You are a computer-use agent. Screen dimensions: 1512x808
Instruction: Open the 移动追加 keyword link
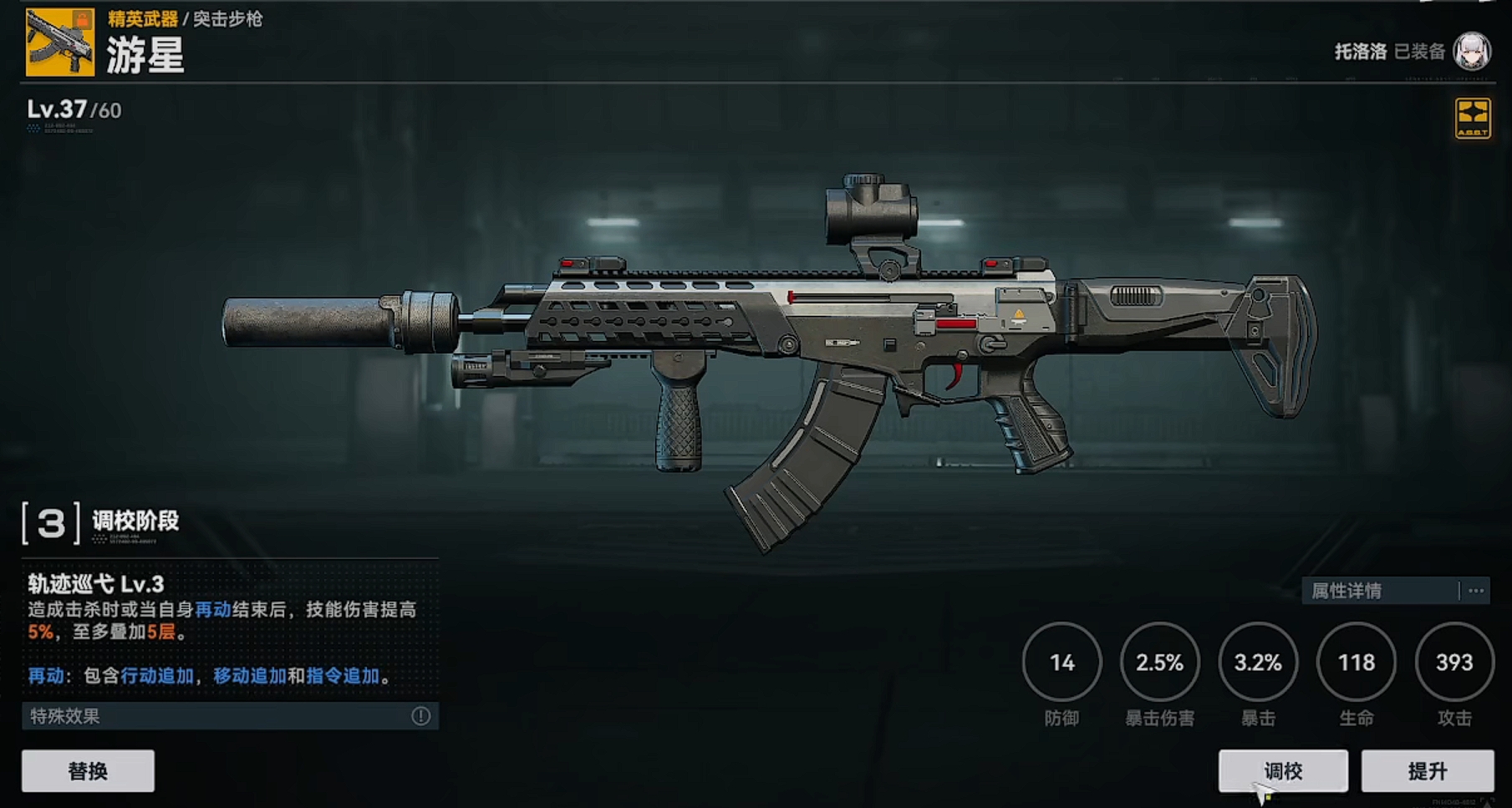coord(250,676)
